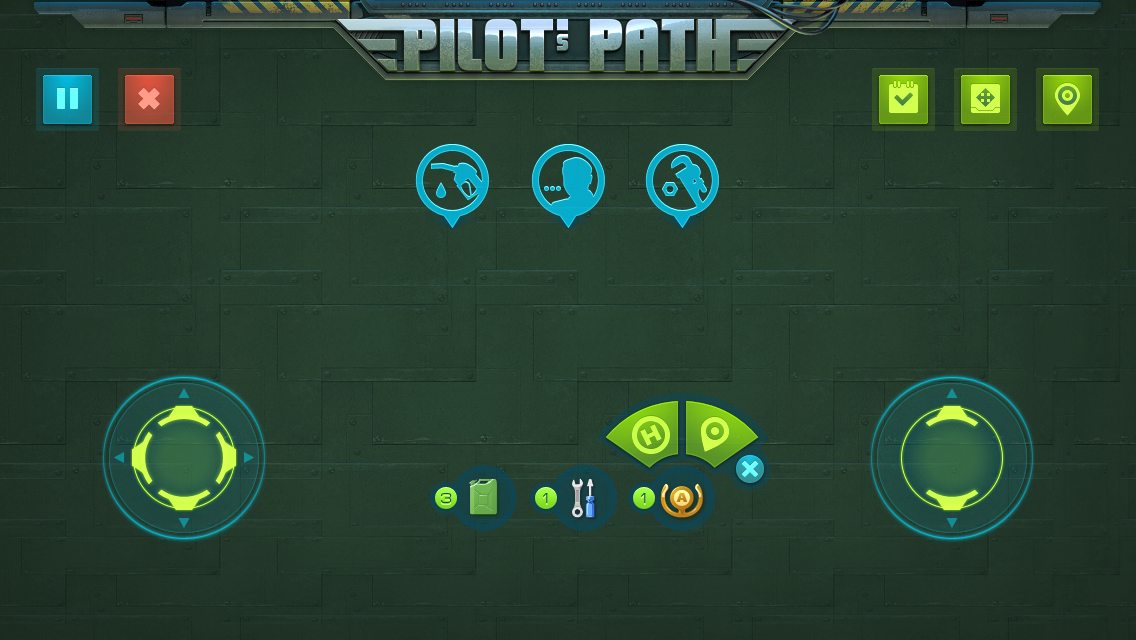Select the green move-arrows map button

click(985, 99)
